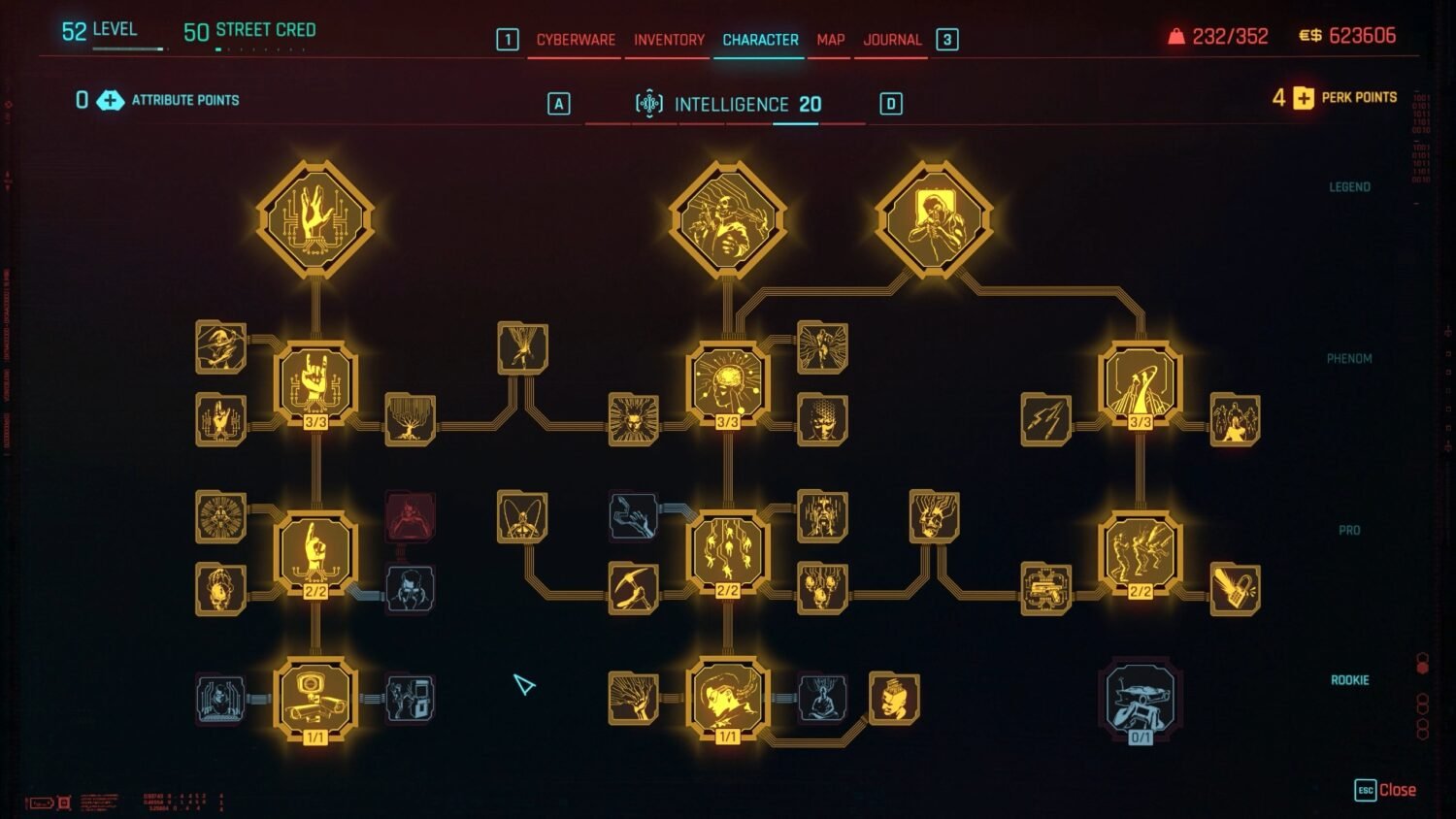Image resolution: width=1456 pixels, height=819 pixels.
Task: Select the unspent blue vehicle perk rated 0/1
Action: [1138, 699]
